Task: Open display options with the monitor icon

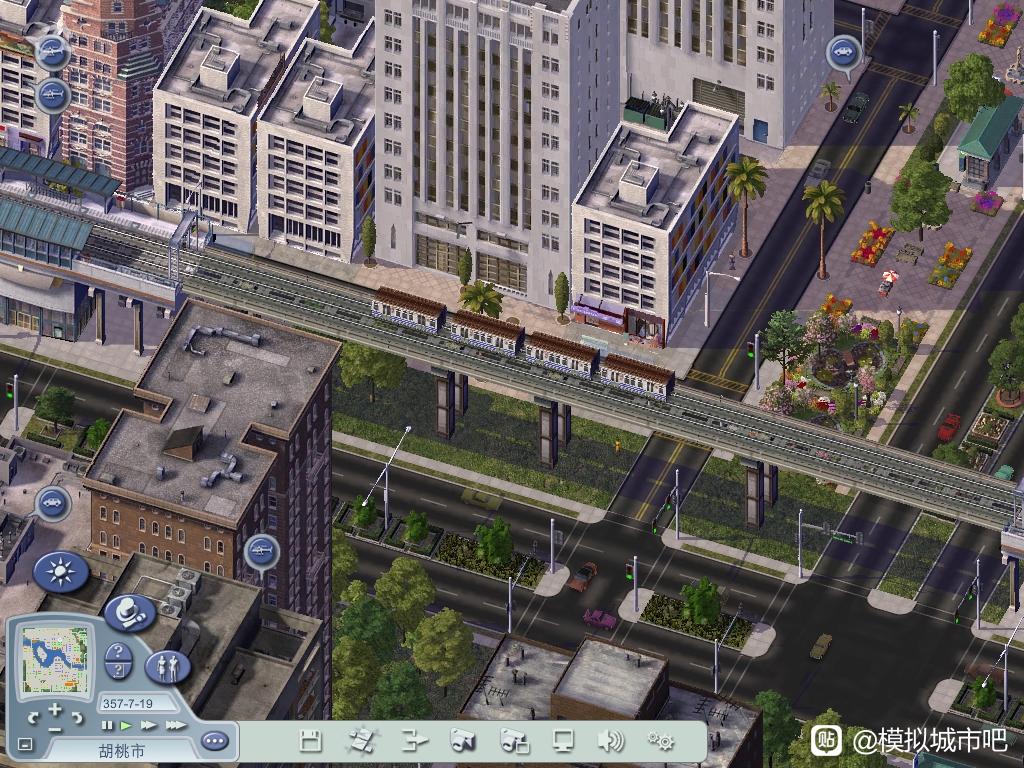Action: (x=564, y=741)
